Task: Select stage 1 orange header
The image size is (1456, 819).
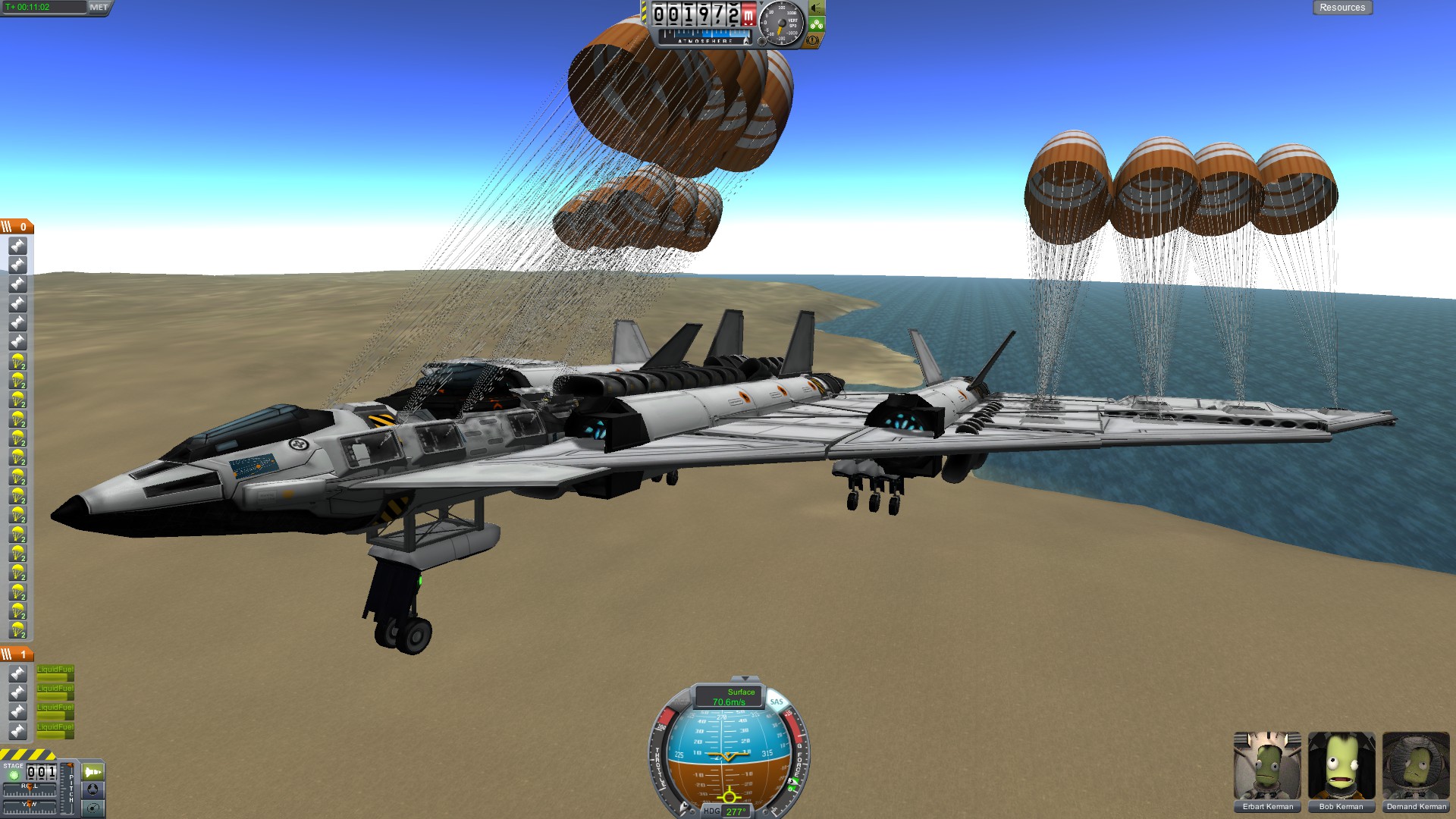Action: pyautogui.click(x=17, y=654)
